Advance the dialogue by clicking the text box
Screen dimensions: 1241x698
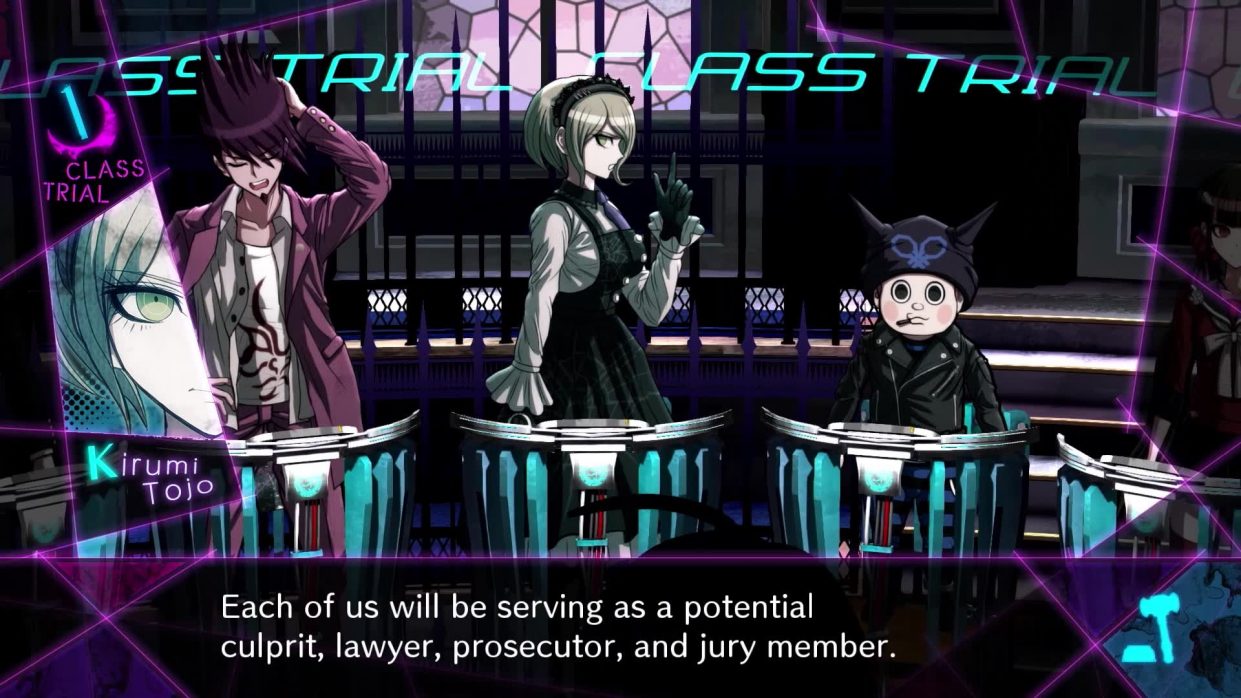click(x=556, y=627)
